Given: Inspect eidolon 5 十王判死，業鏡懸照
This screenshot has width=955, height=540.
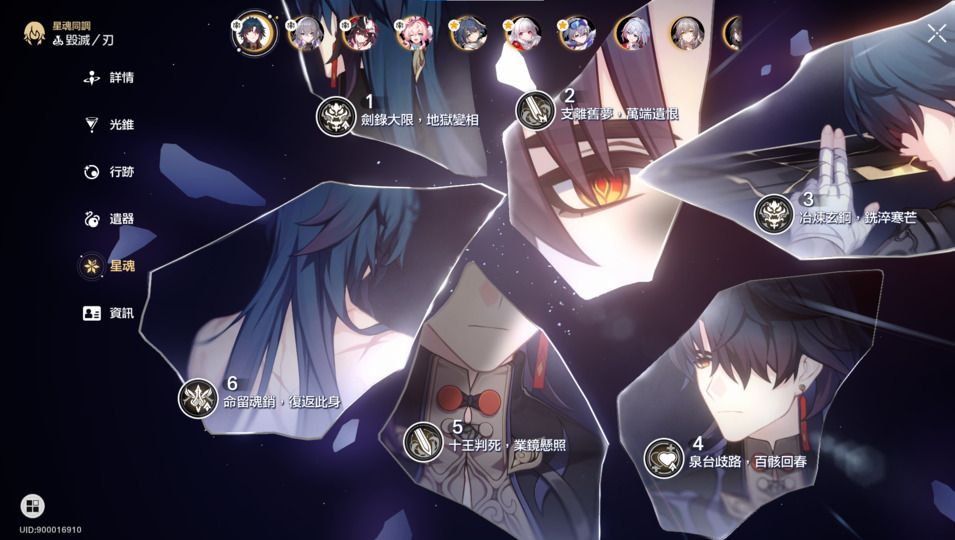Looking at the screenshot, I should click(423, 441).
